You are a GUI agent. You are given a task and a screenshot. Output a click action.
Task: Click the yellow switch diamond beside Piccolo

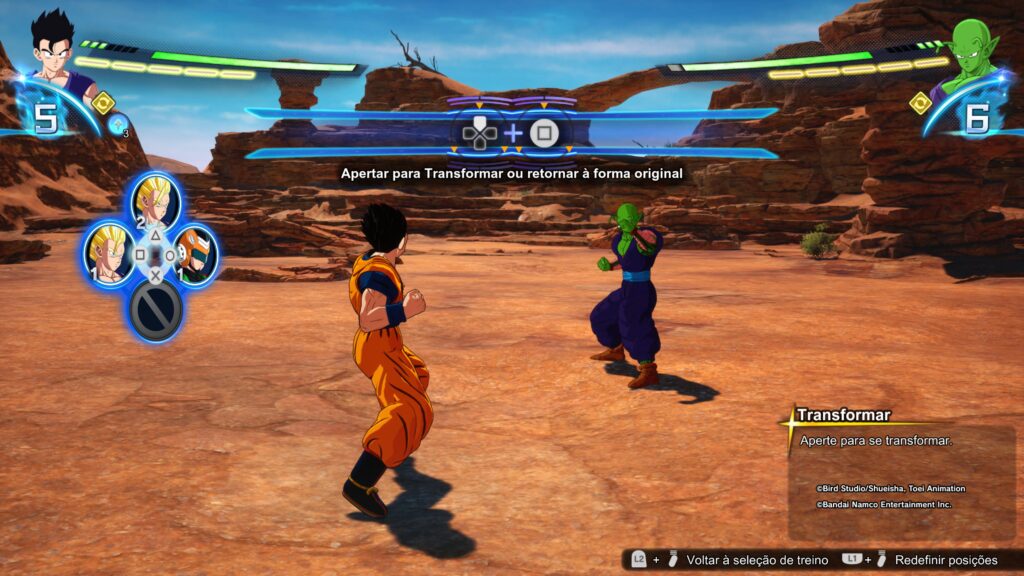(x=920, y=102)
